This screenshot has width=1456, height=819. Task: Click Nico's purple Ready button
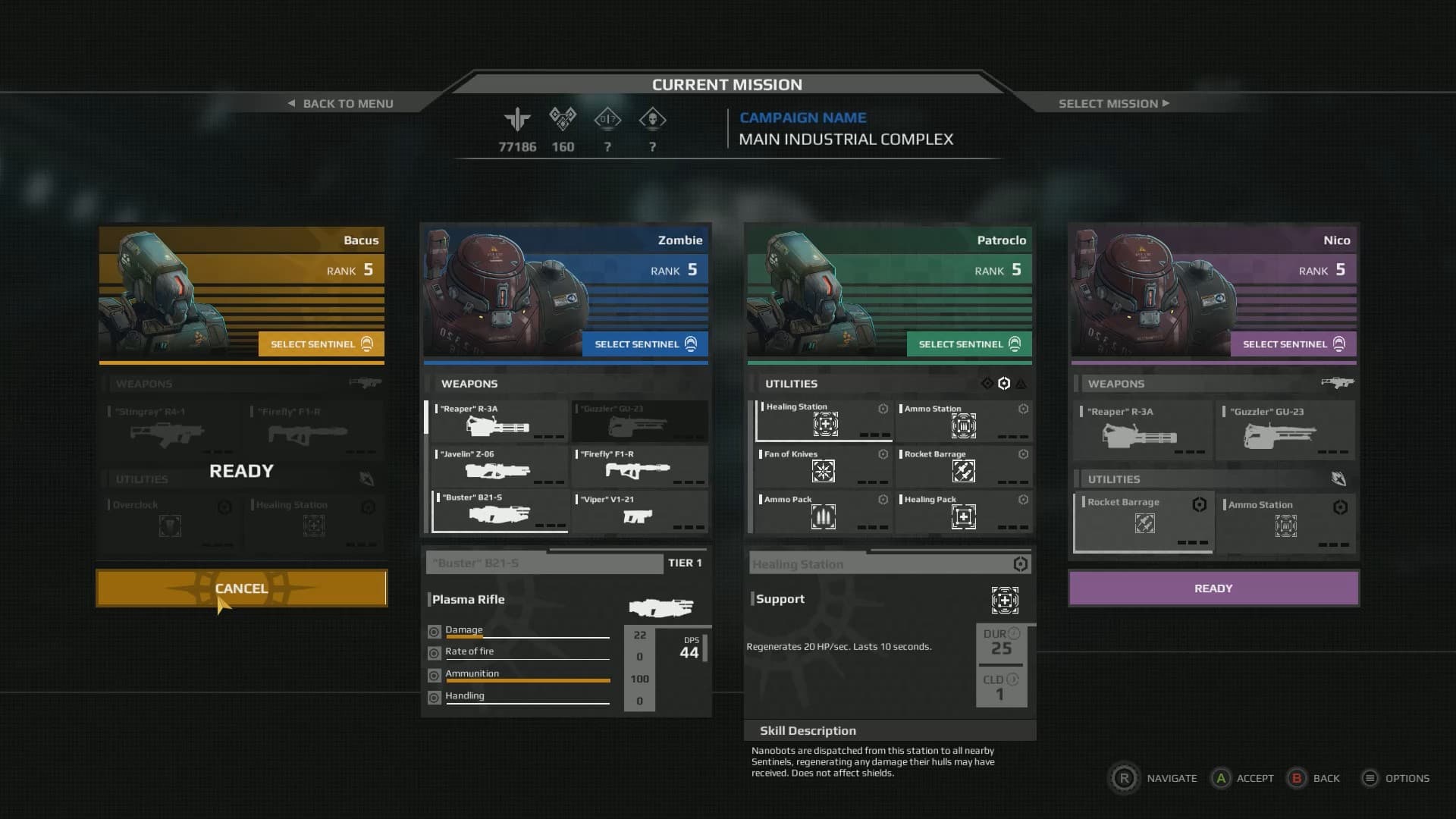1213,588
